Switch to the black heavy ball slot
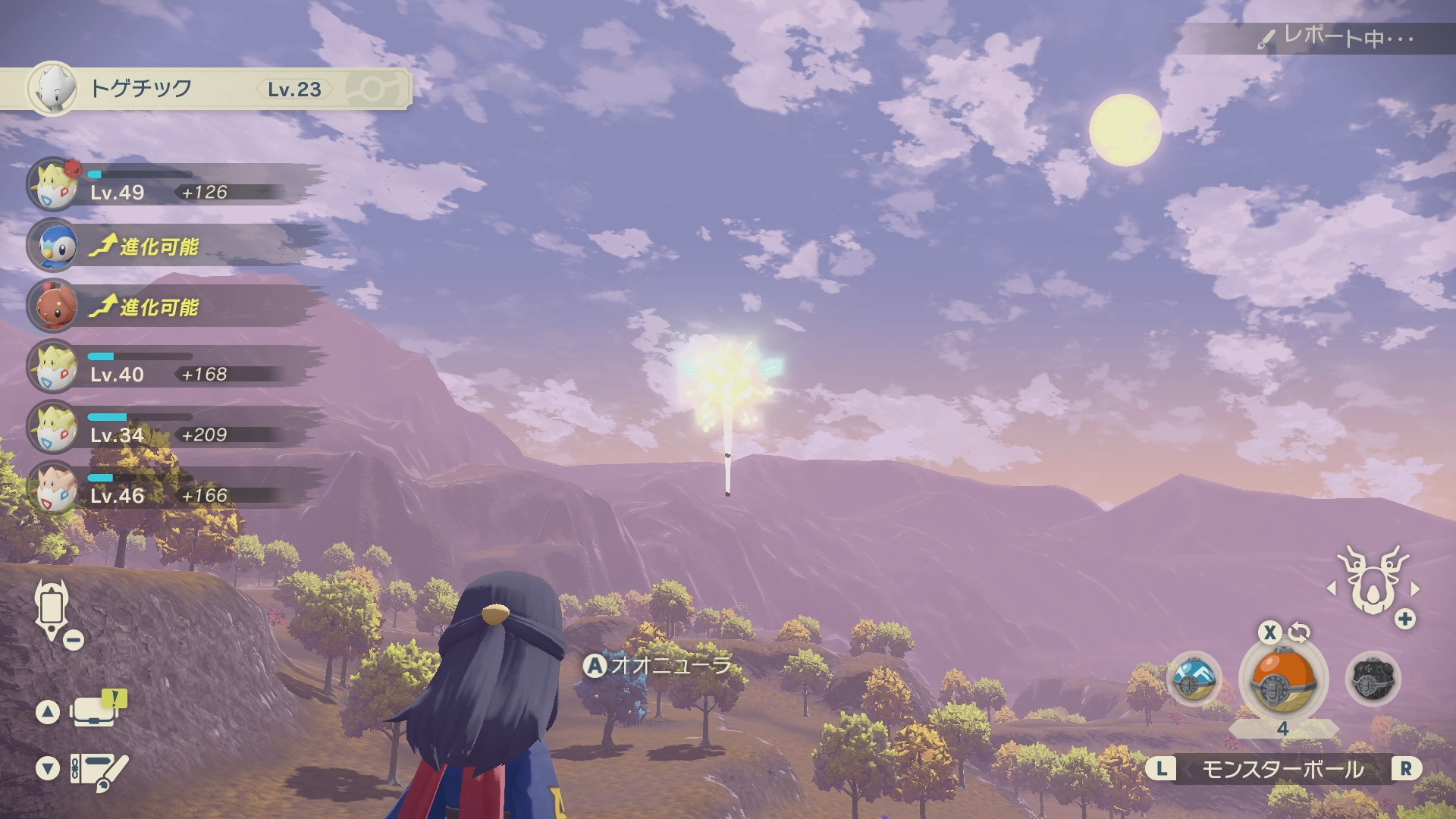This screenshot has height=819, width=1456. coord(1372,679)
